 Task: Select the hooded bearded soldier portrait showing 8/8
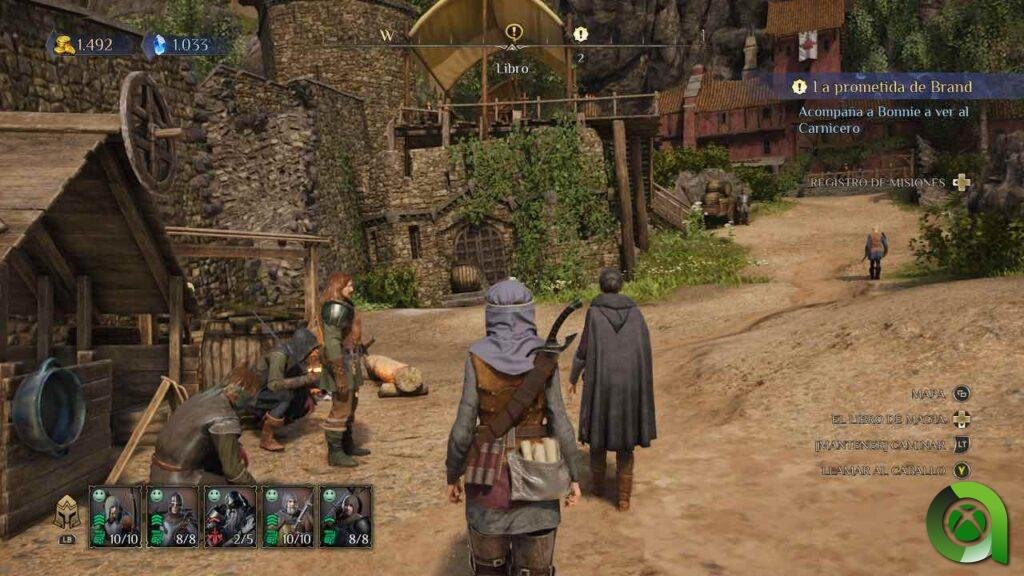coord(346,516)
